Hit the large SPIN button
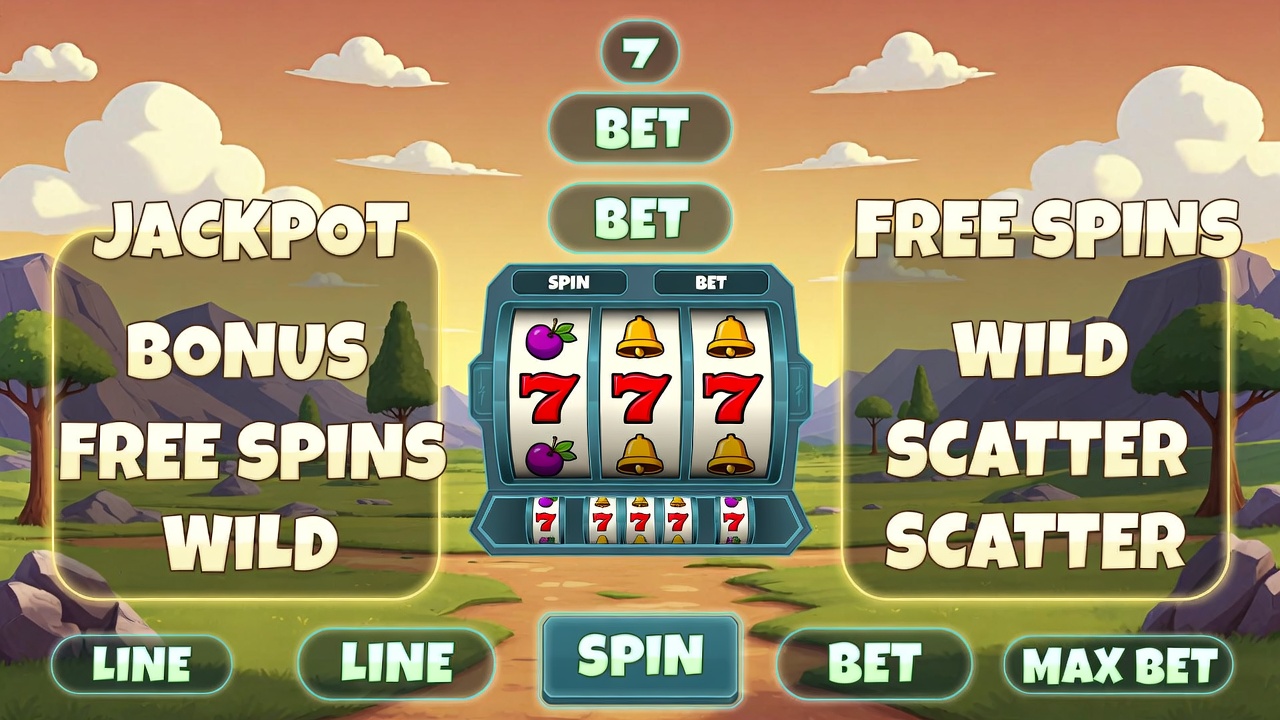Screen dimensions: 1280x720 (x=640, y=657)
